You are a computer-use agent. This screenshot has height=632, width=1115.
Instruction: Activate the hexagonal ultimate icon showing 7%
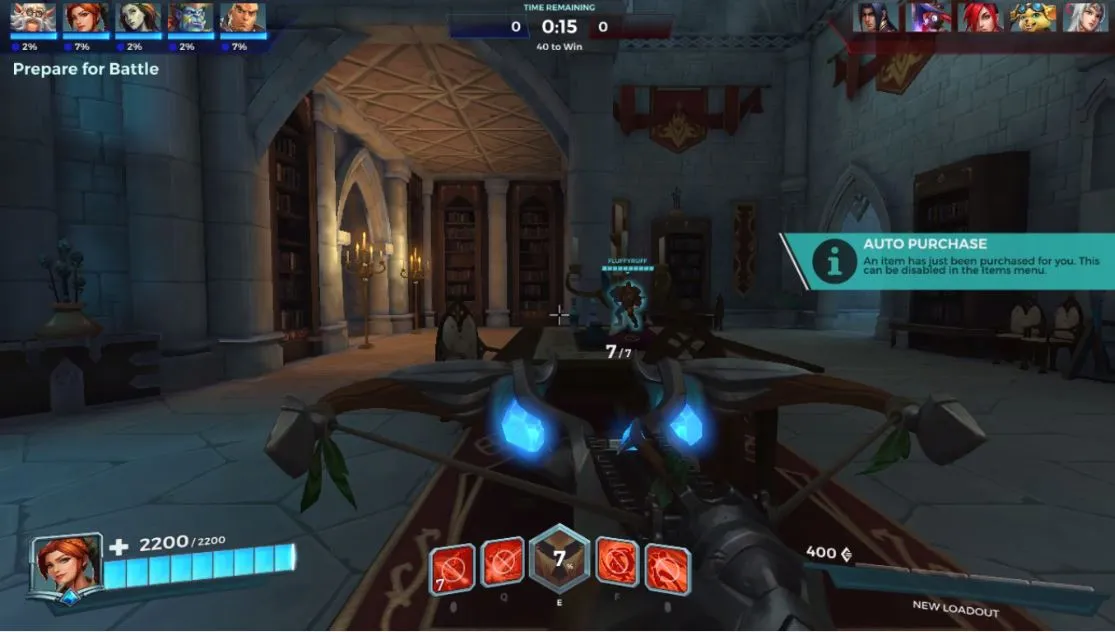point(559,559)
